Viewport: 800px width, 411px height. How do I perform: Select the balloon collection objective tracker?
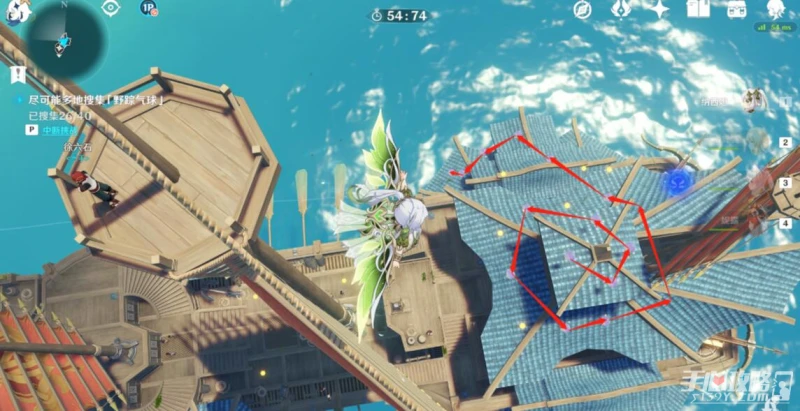coord(95,102)
